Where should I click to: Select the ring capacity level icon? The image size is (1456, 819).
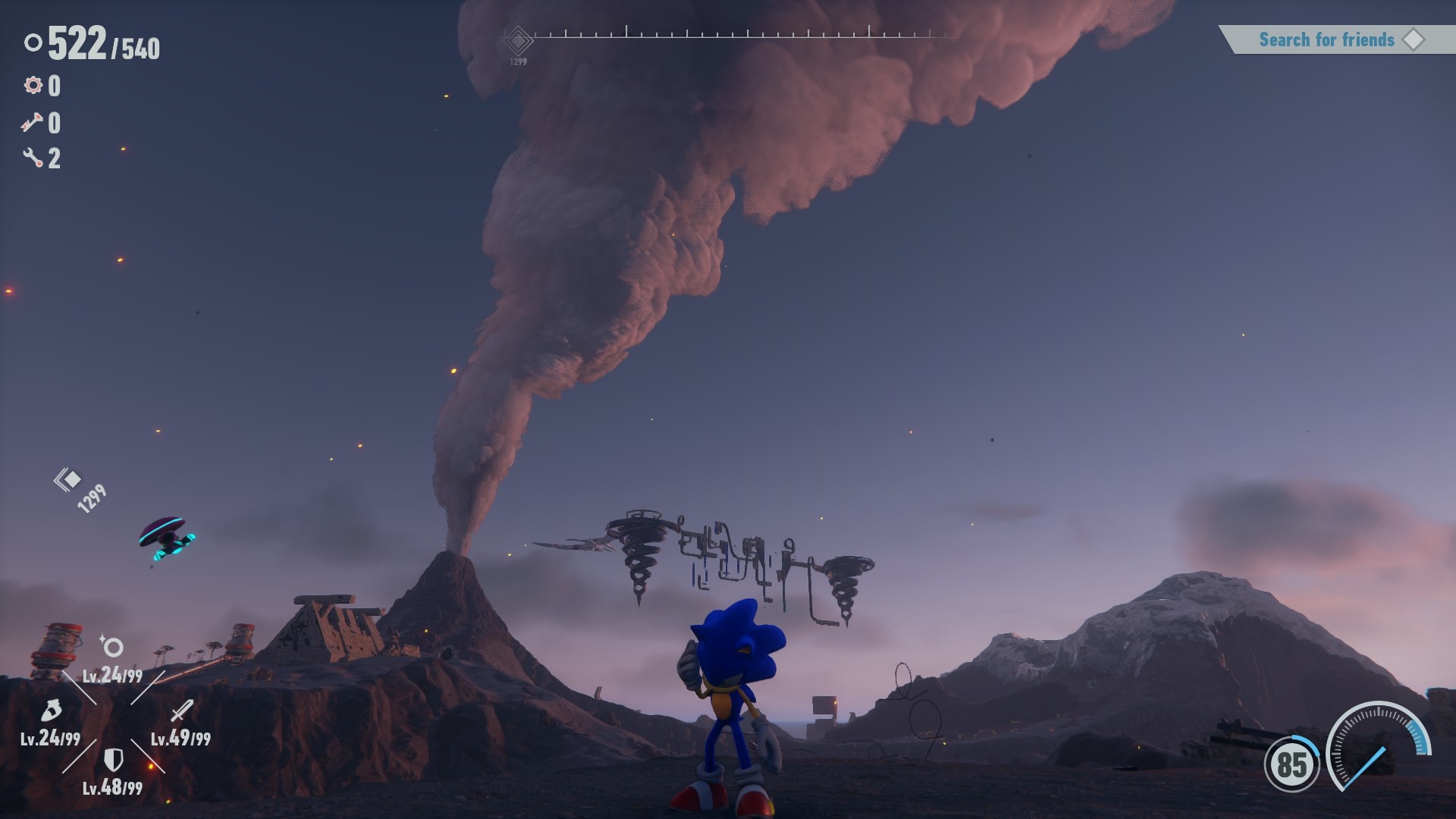112,647
